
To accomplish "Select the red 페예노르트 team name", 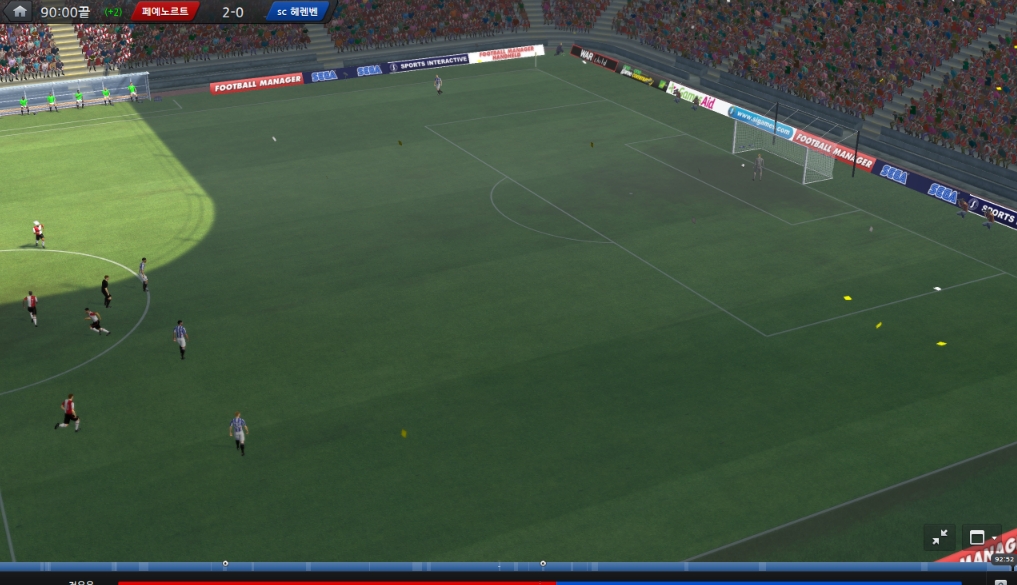I will pos(165,12).
